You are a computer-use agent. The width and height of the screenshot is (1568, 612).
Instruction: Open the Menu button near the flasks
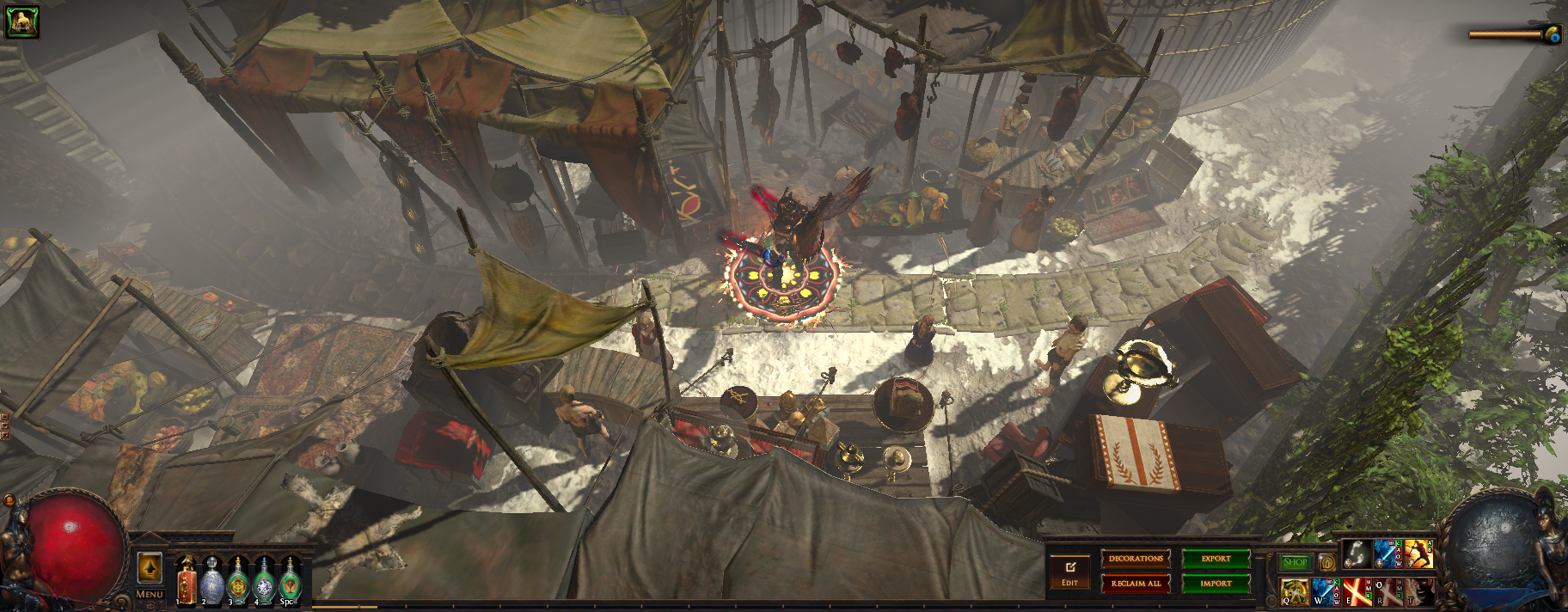(x=150, y=594)
